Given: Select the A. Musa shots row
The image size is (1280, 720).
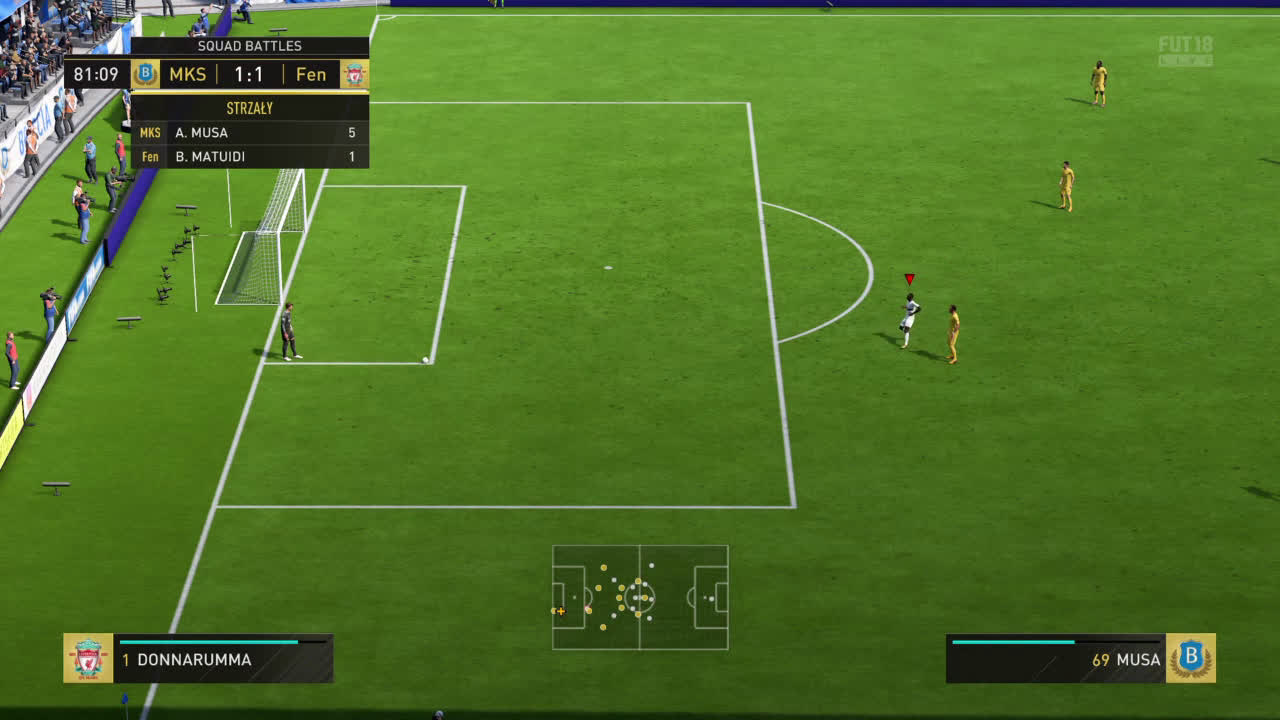Looking at the screenshot, I should (x=250, y=132).
